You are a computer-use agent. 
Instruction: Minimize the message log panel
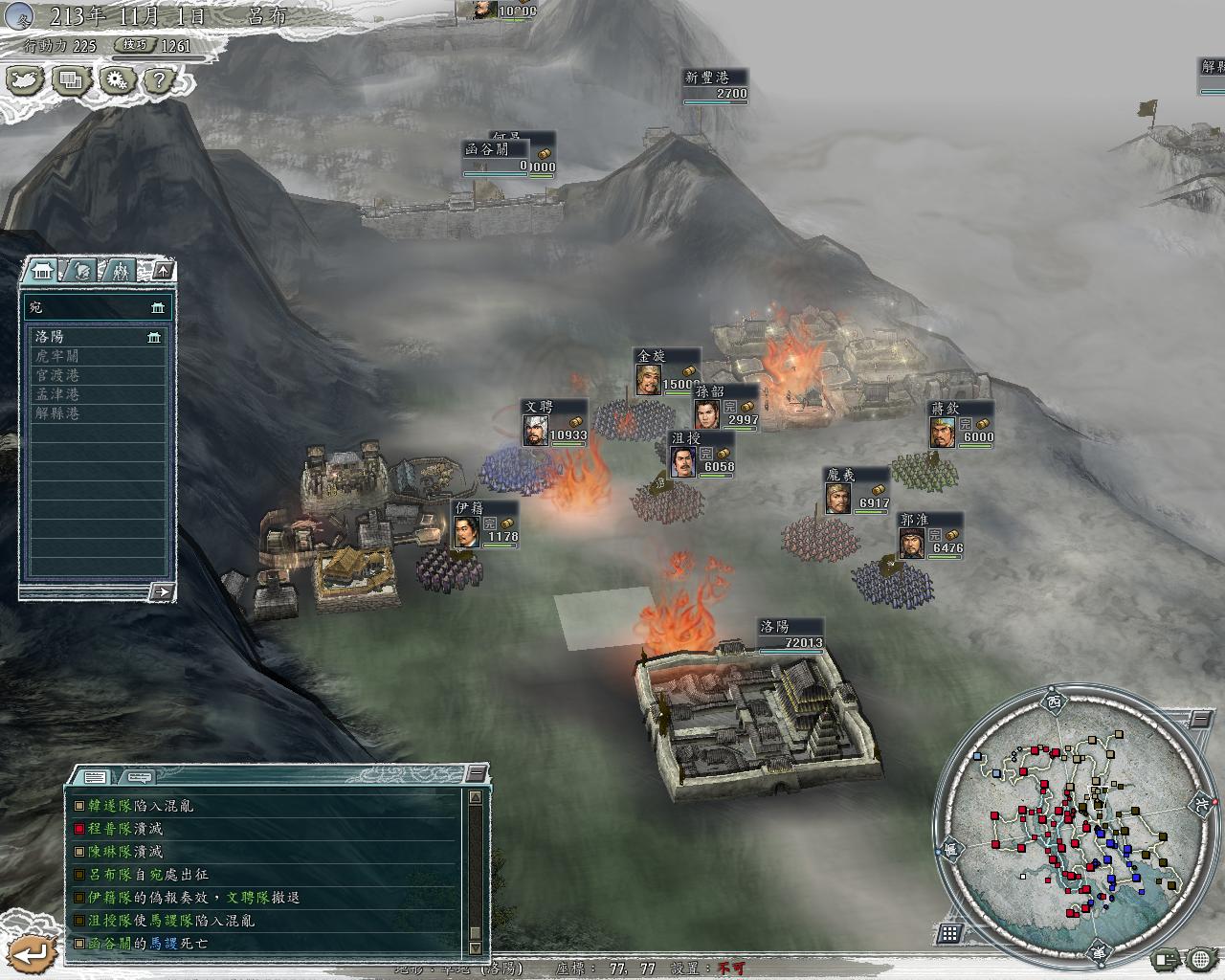coord(476,773)
